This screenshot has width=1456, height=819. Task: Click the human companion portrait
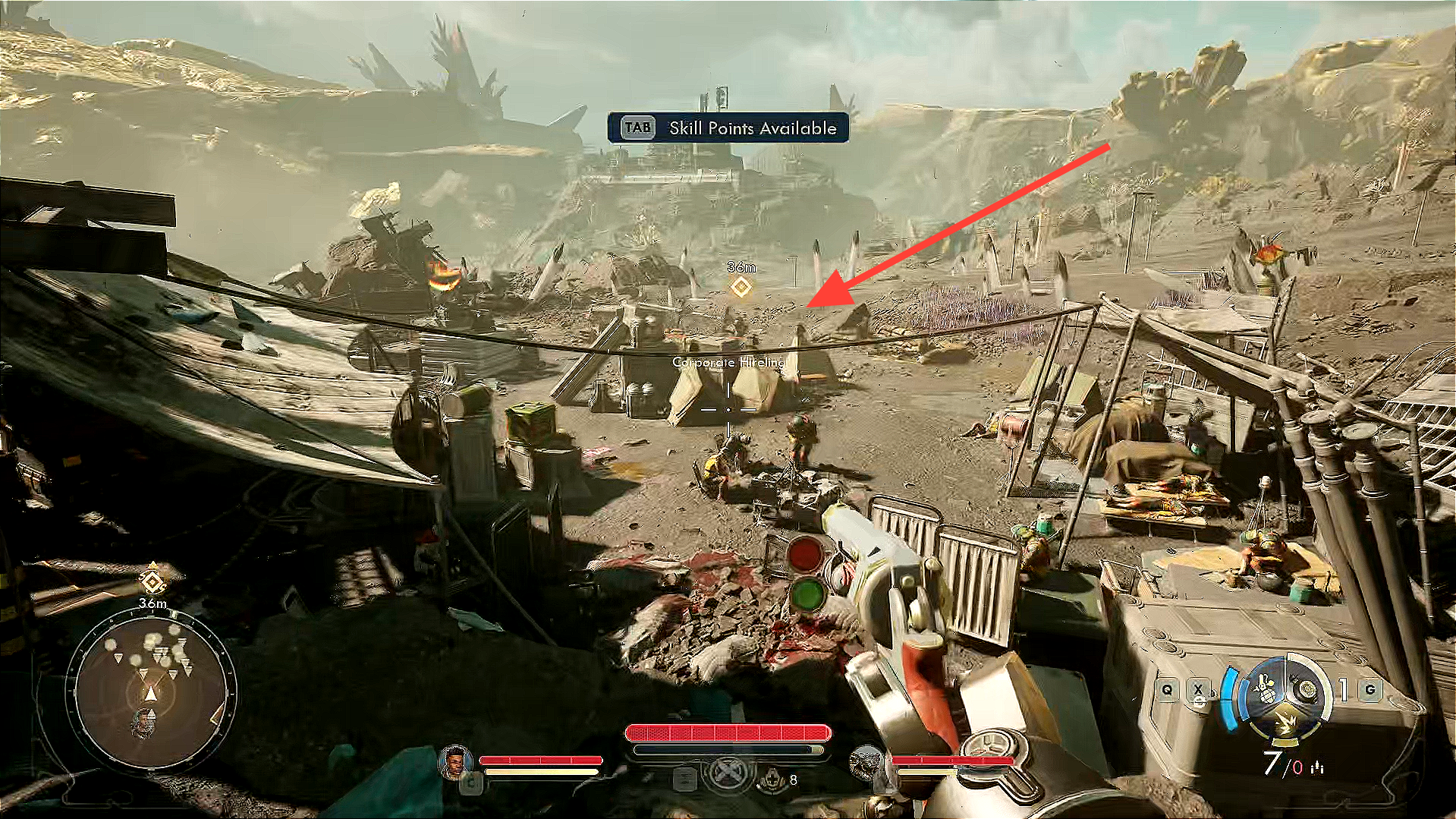tap(454, 761)
